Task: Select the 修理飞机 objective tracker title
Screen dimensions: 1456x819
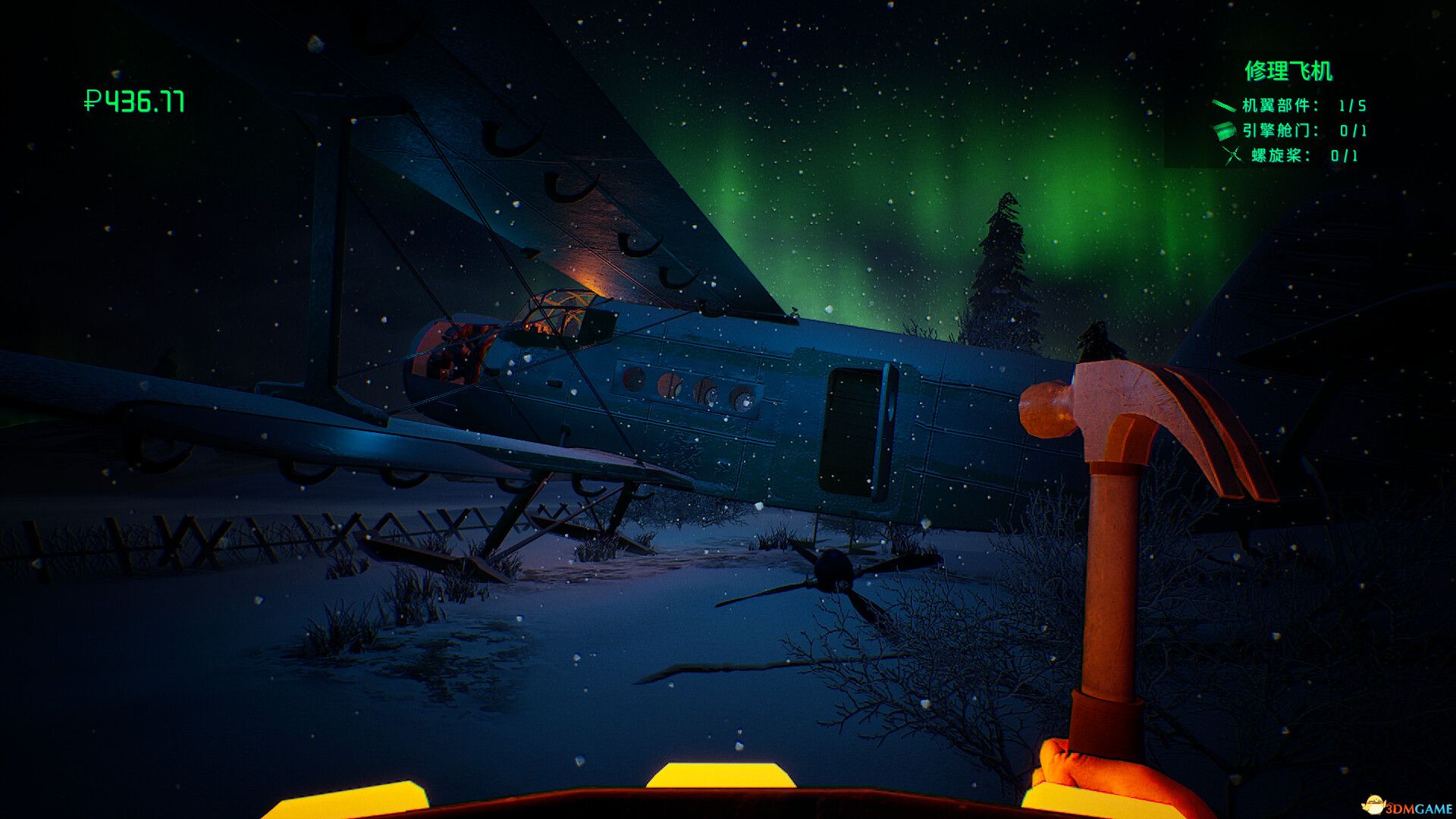Action: click(x=1288, y=71)
